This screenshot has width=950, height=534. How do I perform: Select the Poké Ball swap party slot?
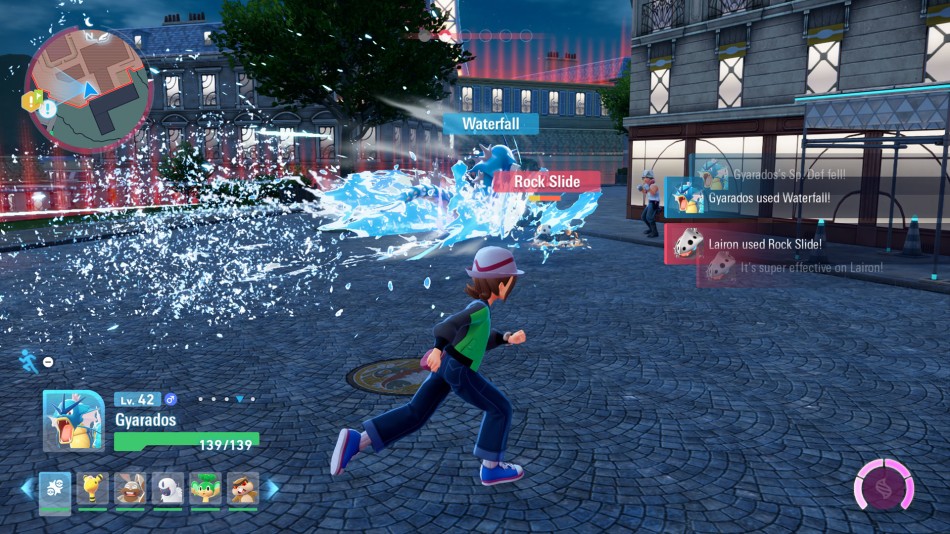tap(55, 489)
